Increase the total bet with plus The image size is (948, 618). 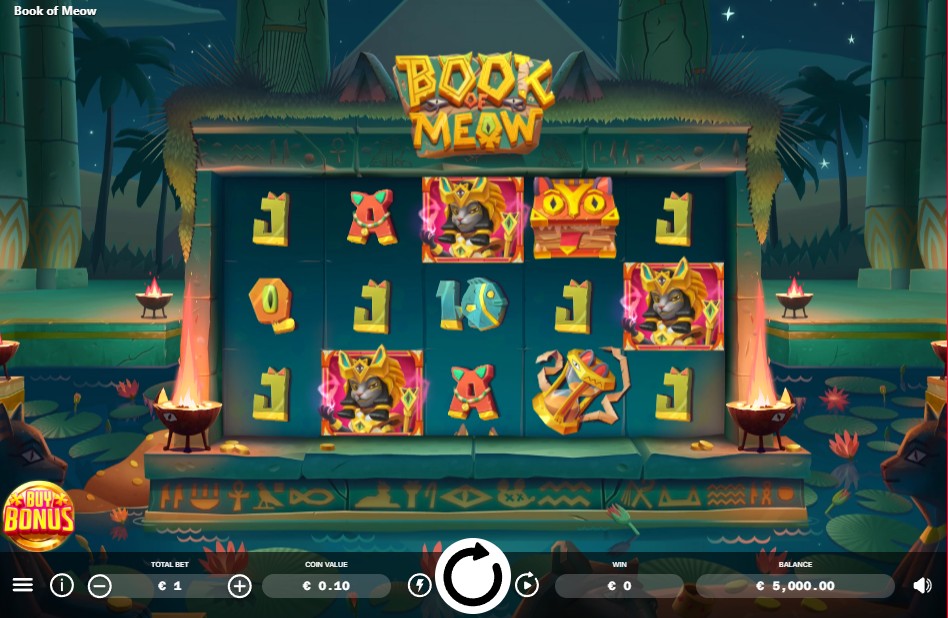pos(240,586)
